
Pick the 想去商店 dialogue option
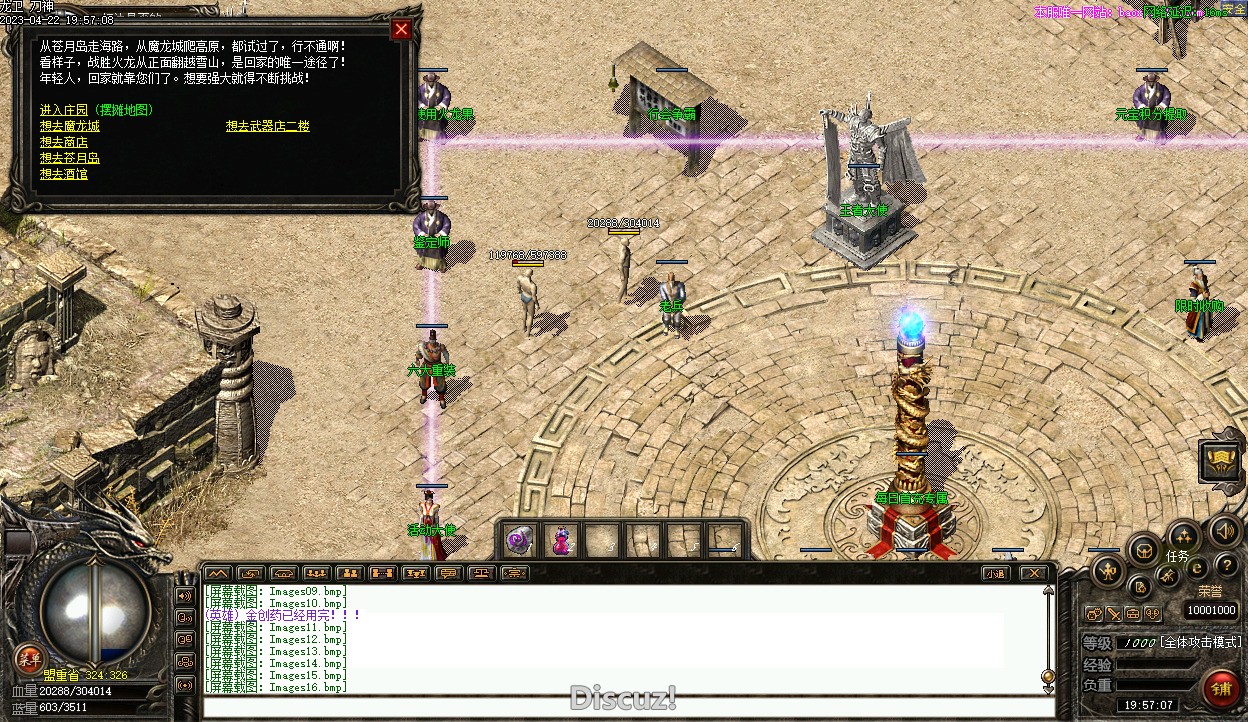(64, 142)
